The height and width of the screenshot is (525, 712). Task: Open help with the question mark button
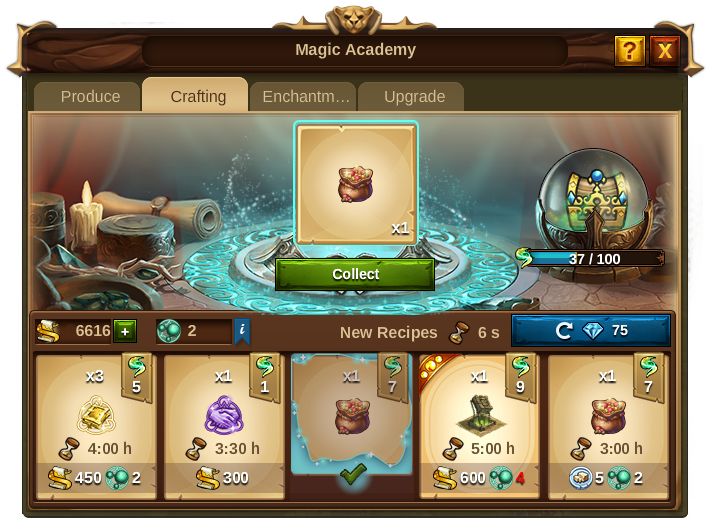click(629, 50)
